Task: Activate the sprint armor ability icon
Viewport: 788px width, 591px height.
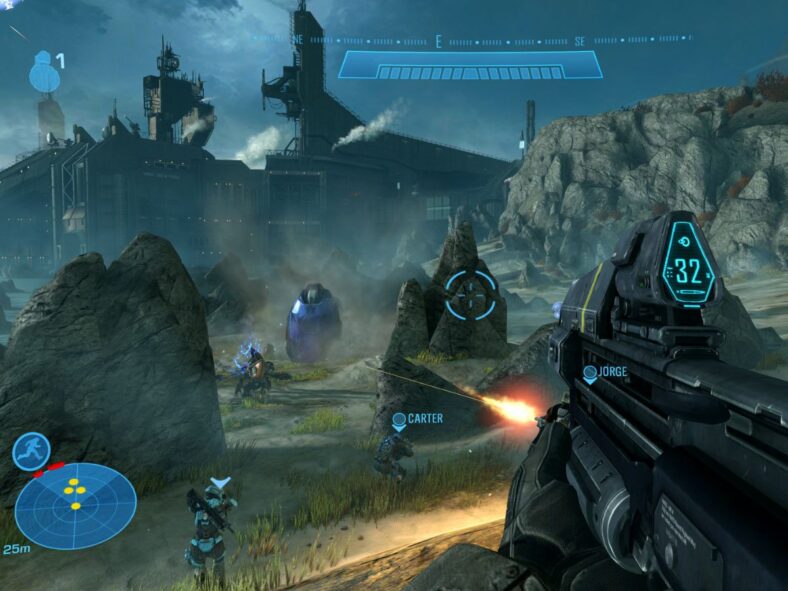Action: pyautogui.click(x=31, y=451)
